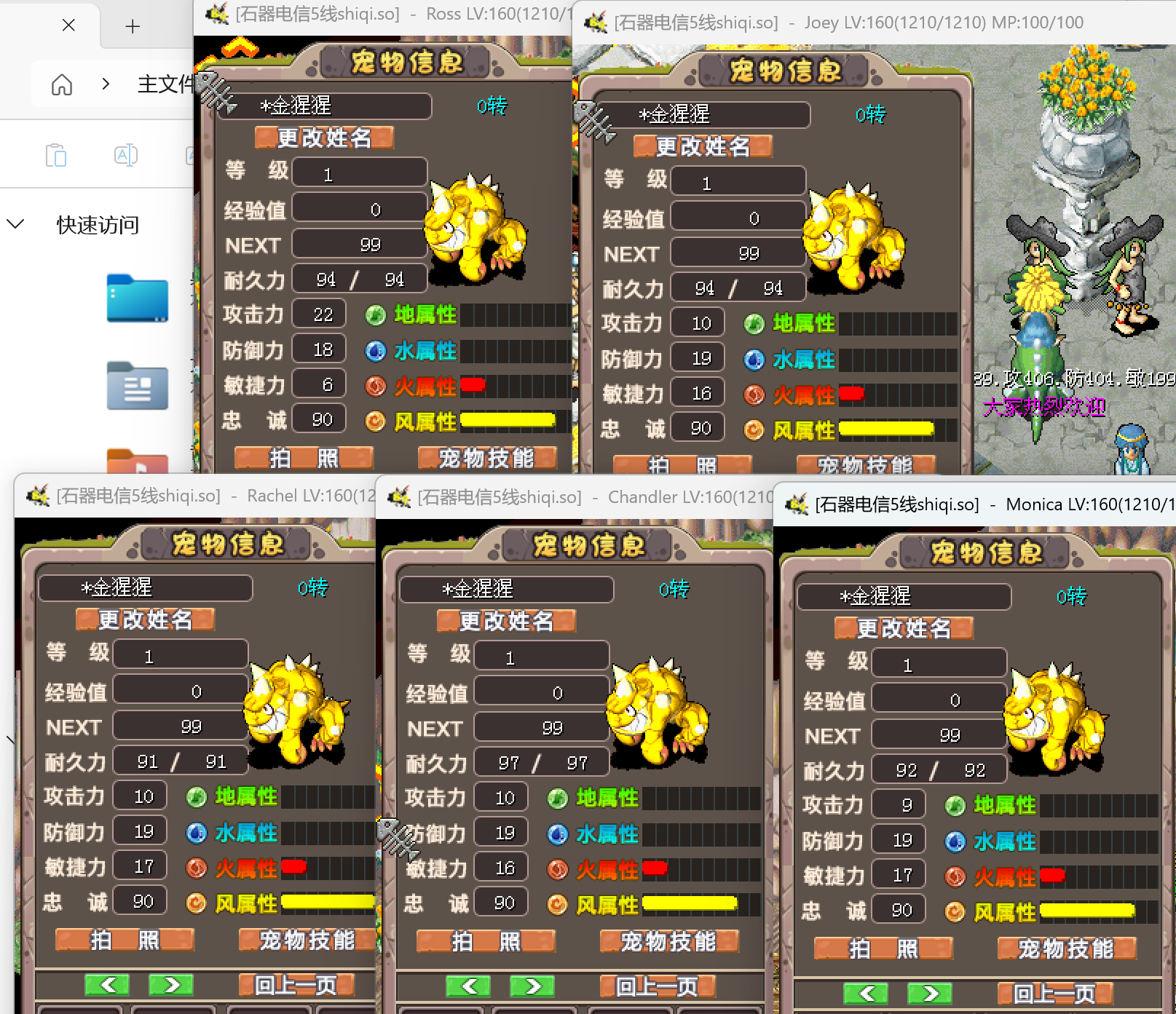Click the green previous-pet arrow in Rachel's window
1176x1014 pixels.
(106, 985)
